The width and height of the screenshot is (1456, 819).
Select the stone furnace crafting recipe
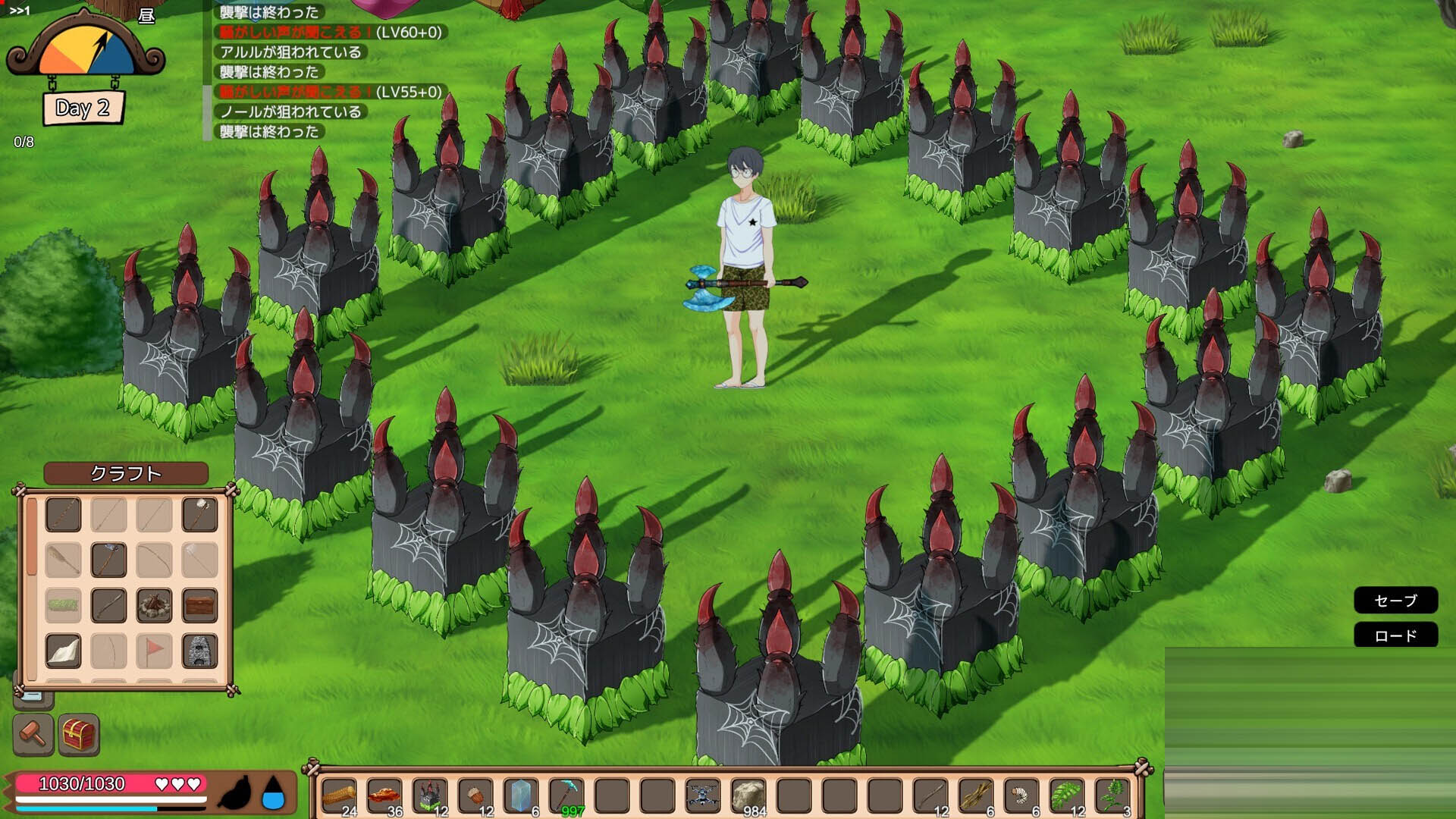[199, 651]
